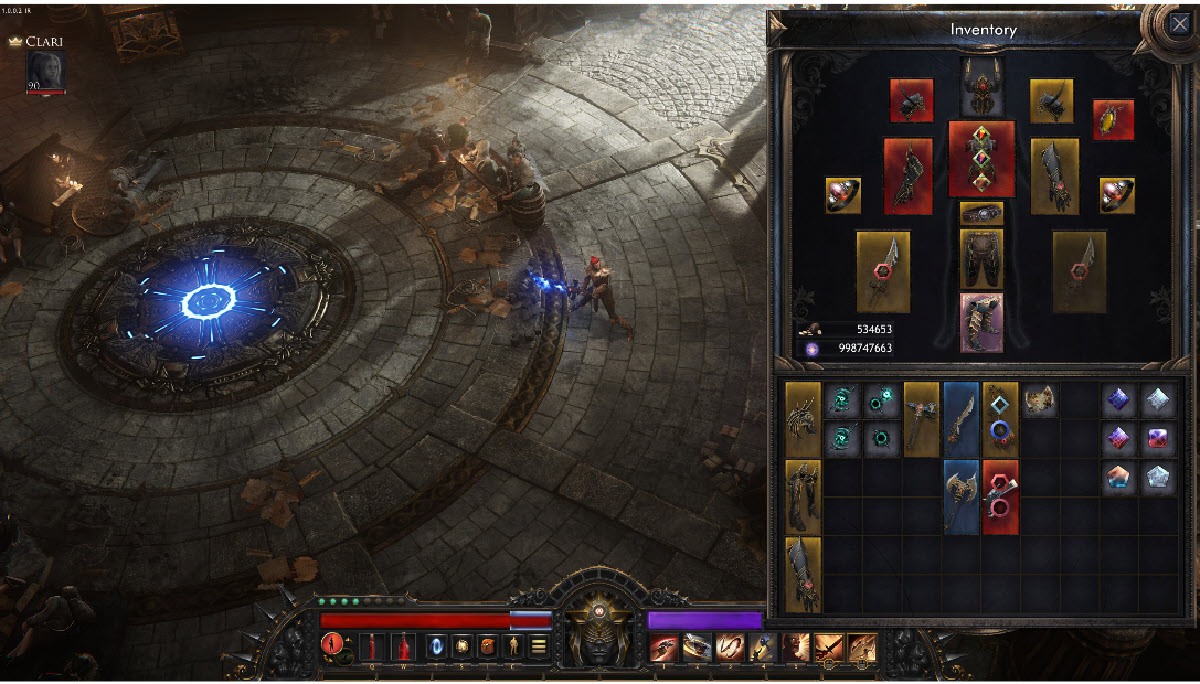The height and width of the screenshot is (684, 1200).
Task: Click the yellow gem amulet slot
Action: coord(1113,119)
